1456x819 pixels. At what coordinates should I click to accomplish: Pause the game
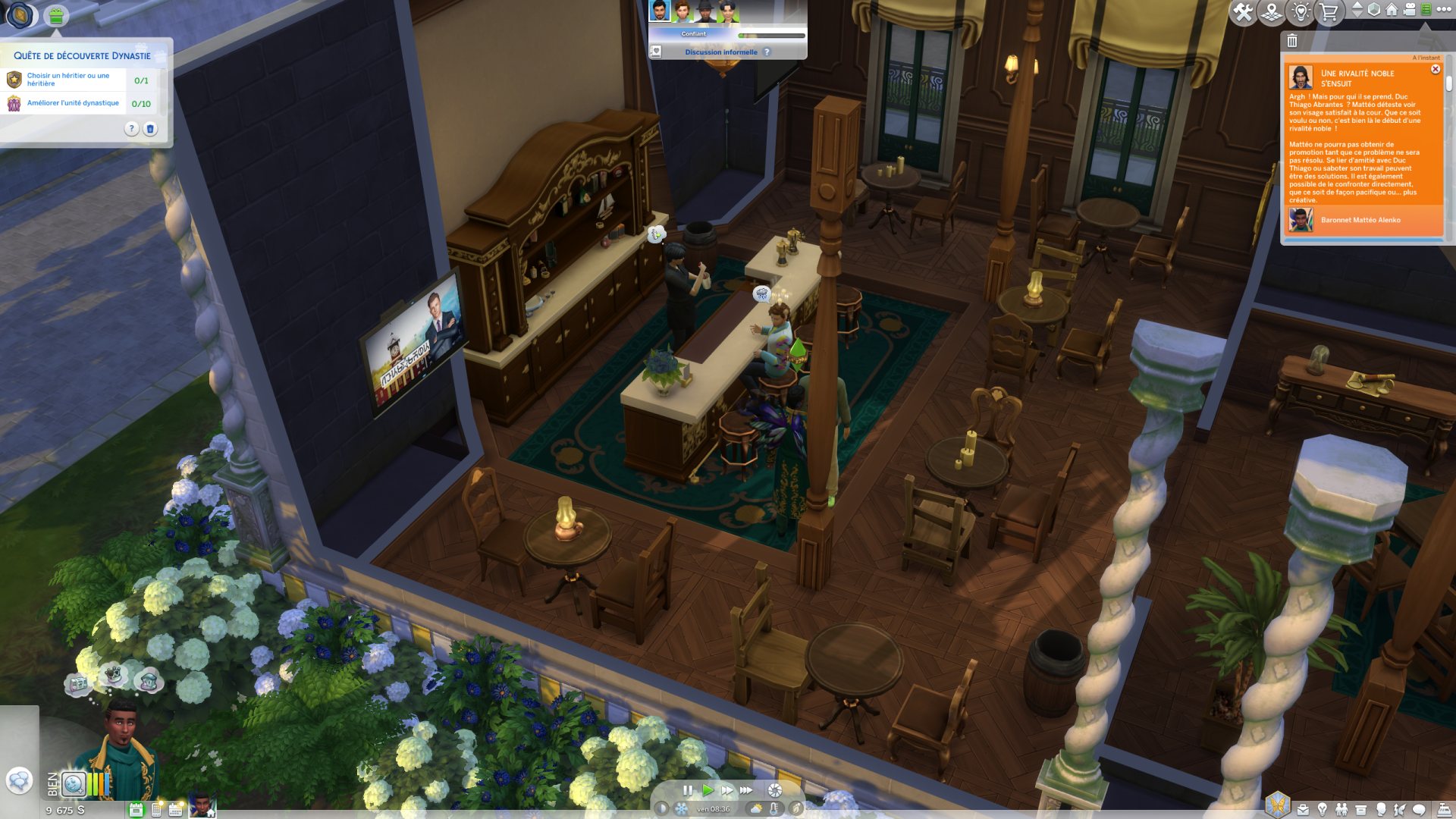click(687, 790)
